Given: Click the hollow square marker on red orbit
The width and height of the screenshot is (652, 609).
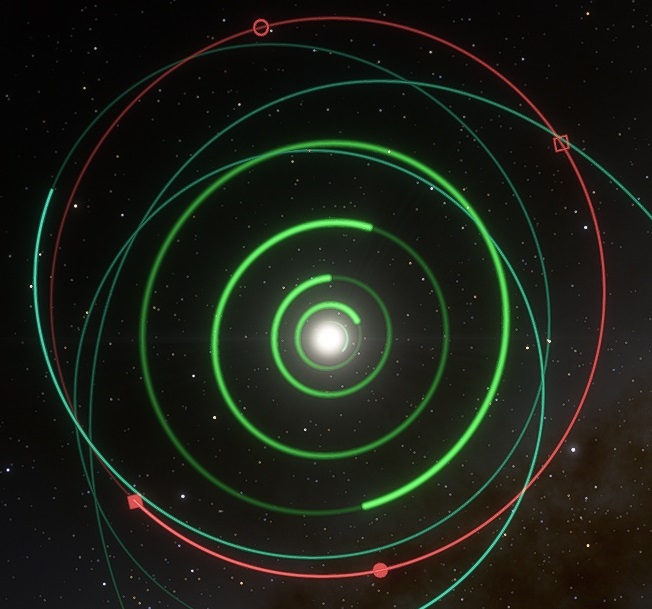Looking at the screenshot, I should tap(561, 144).
